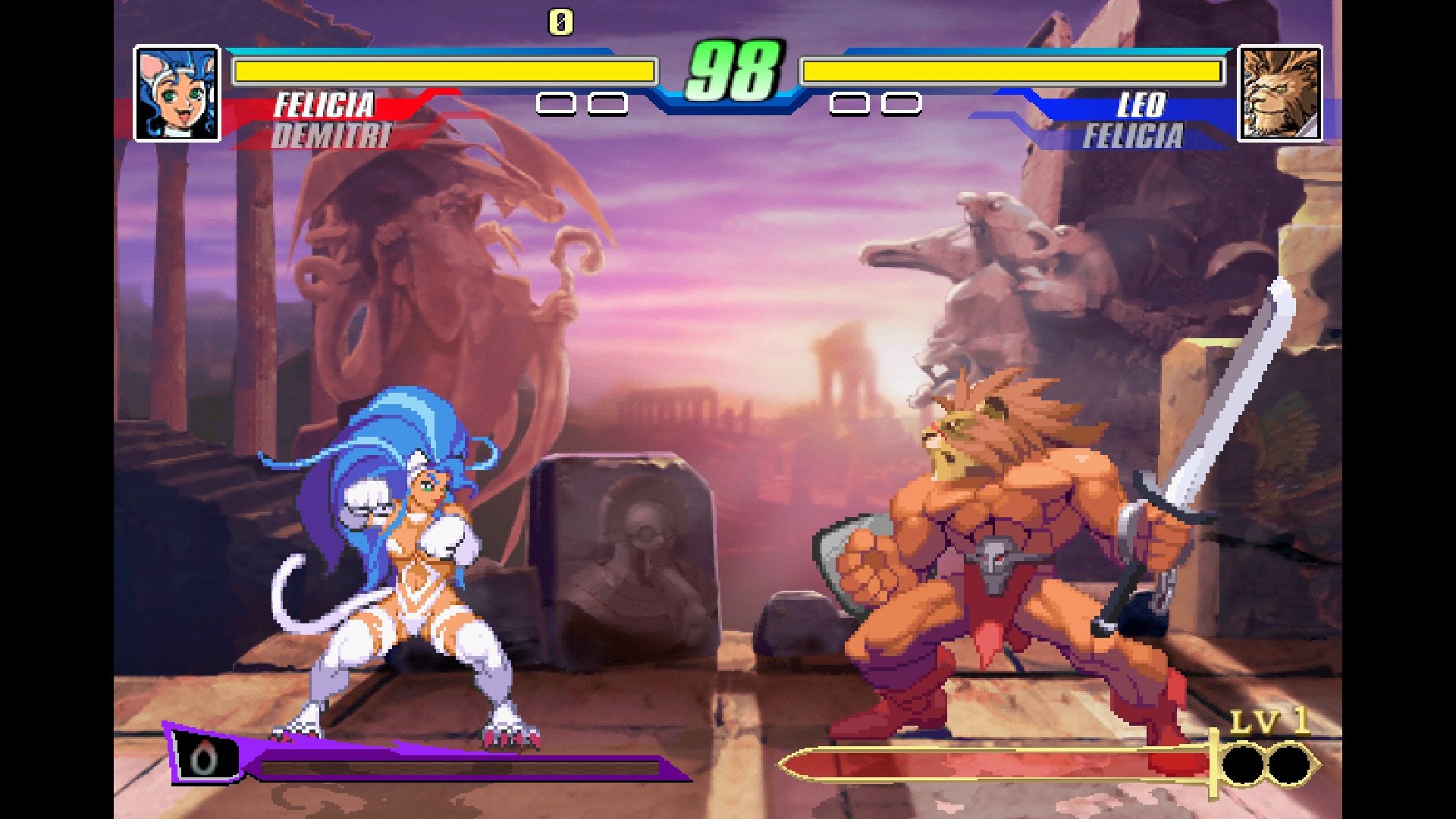
Task: Click Felicia's character portrait
Action: 177,93
